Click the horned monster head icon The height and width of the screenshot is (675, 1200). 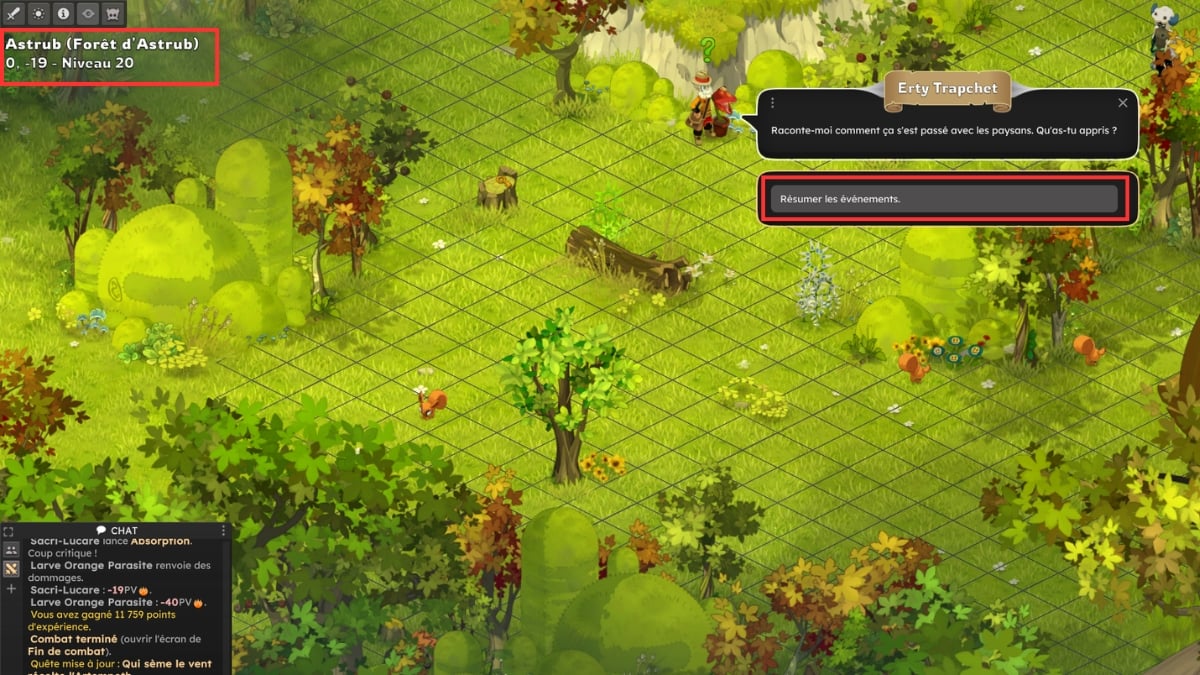click(x=112, y=14)
